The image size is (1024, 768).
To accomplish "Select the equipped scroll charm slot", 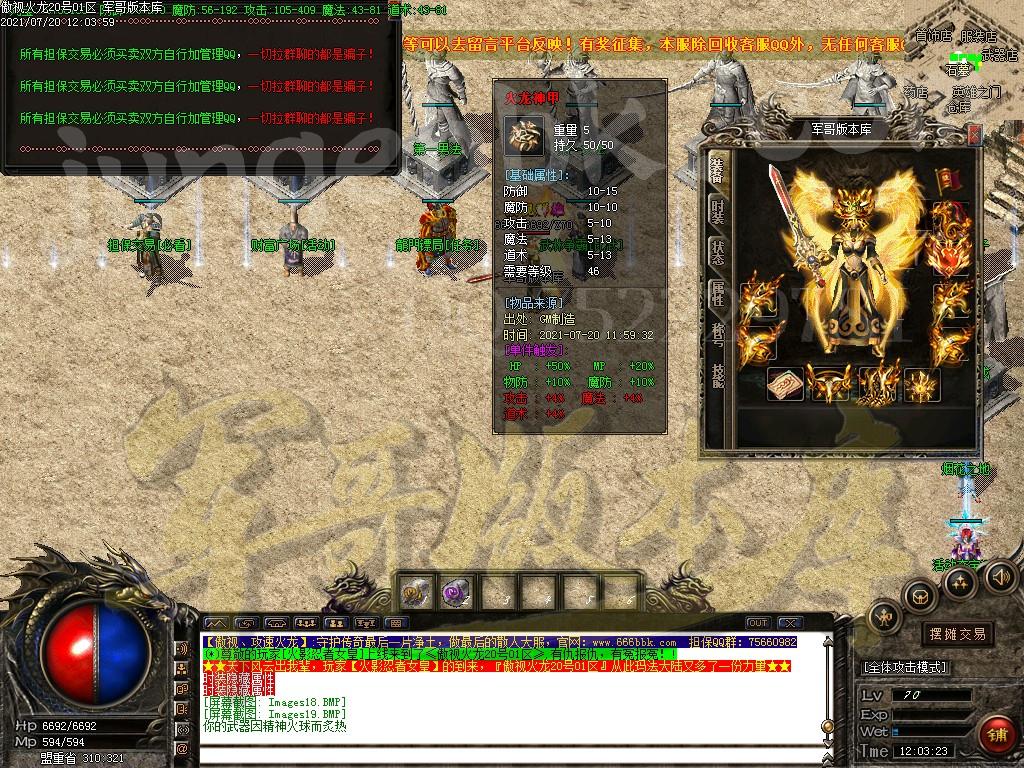I will pyautogui.click(x=785, y=384).
